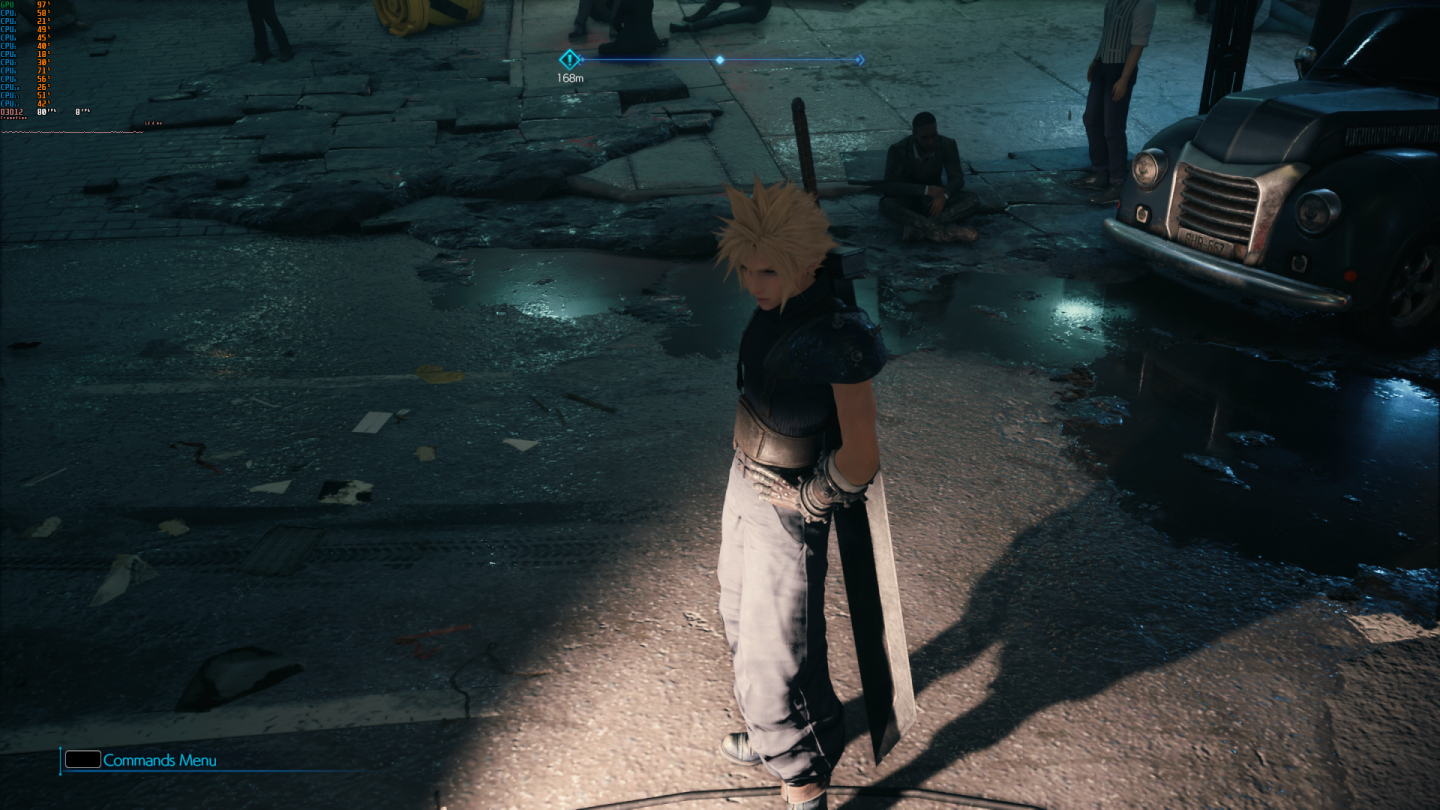The height and width of the screenshot is (810, 1440).
Task: Select the exclamation point objective icon
Action: click(x=570, y=59)
